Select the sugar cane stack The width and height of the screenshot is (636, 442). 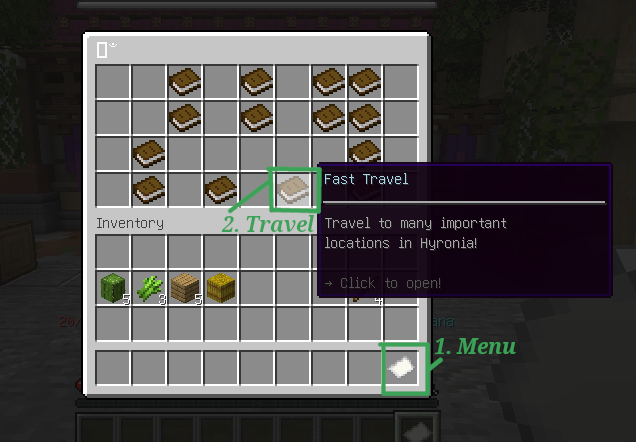click(x=149, y=289)
